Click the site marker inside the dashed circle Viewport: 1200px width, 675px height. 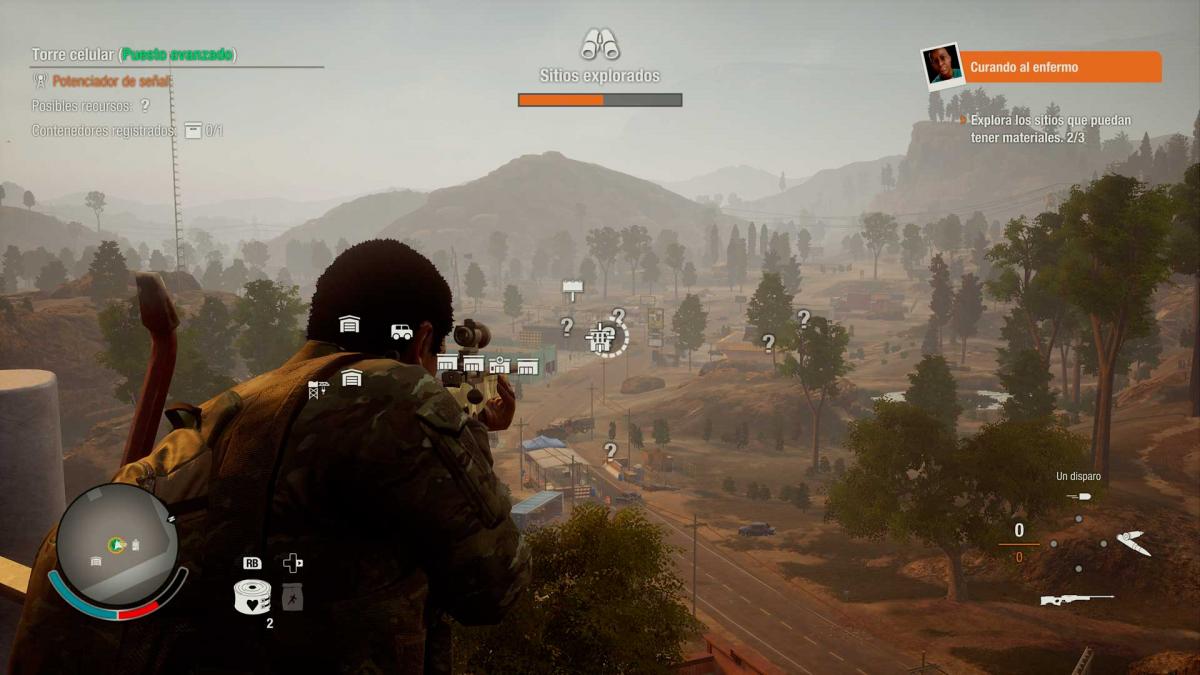(603, 338)
